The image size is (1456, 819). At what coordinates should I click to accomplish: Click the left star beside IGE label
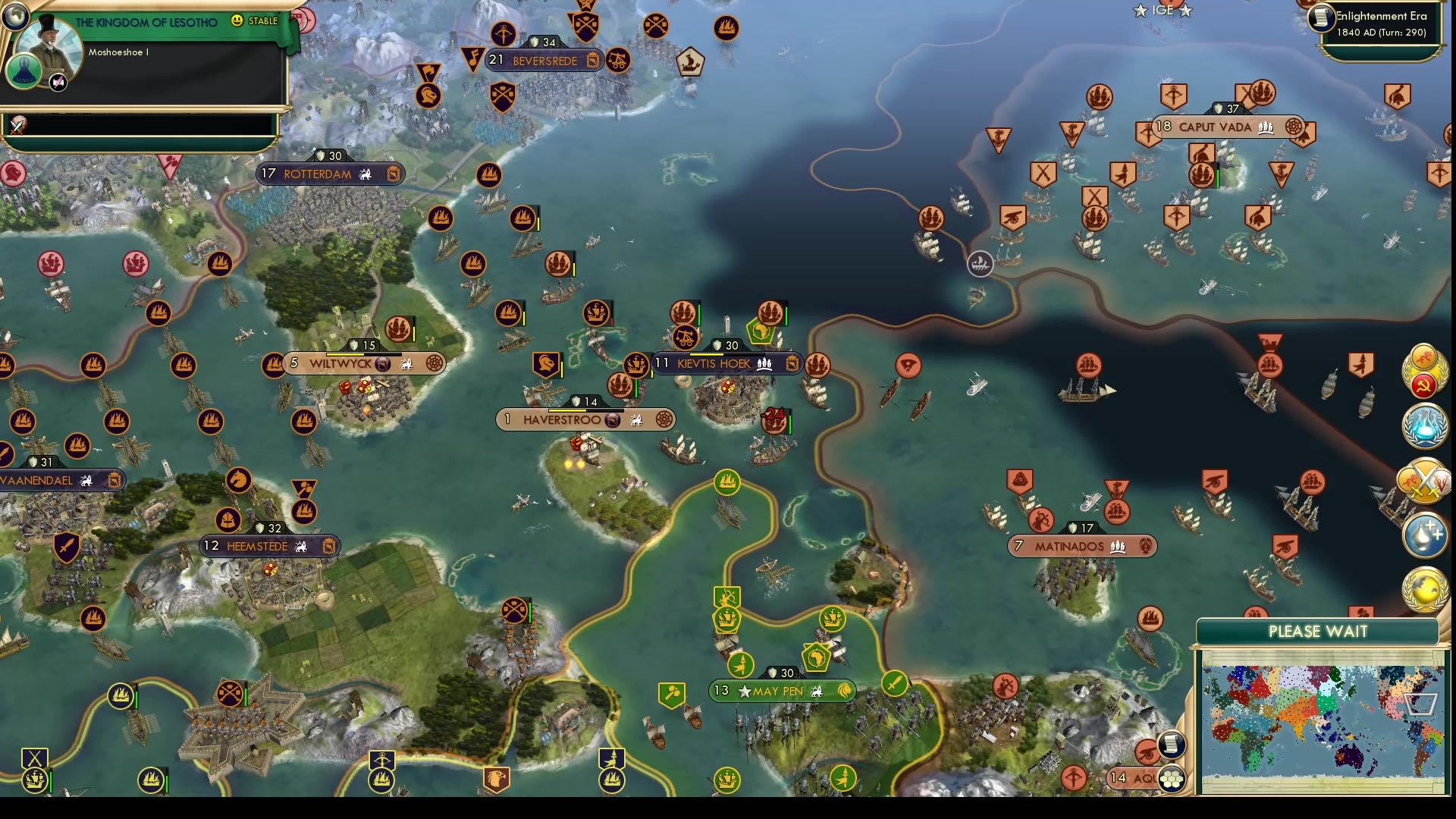(1138, 11)
